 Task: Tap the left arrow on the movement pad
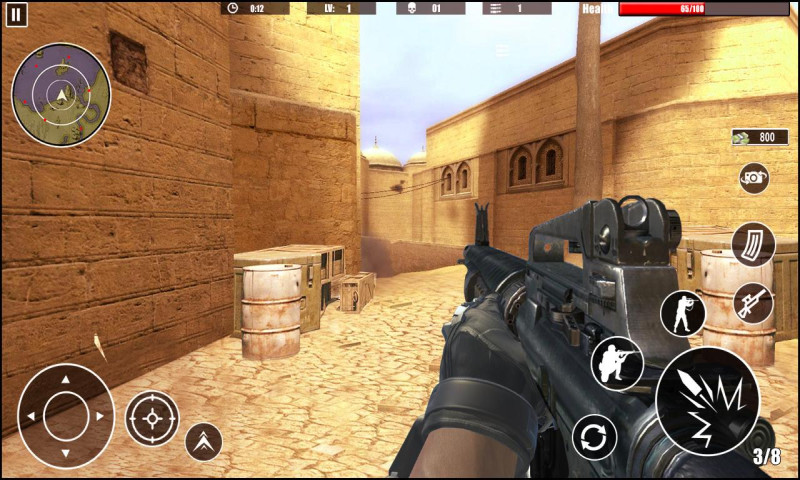click(31, 415)
